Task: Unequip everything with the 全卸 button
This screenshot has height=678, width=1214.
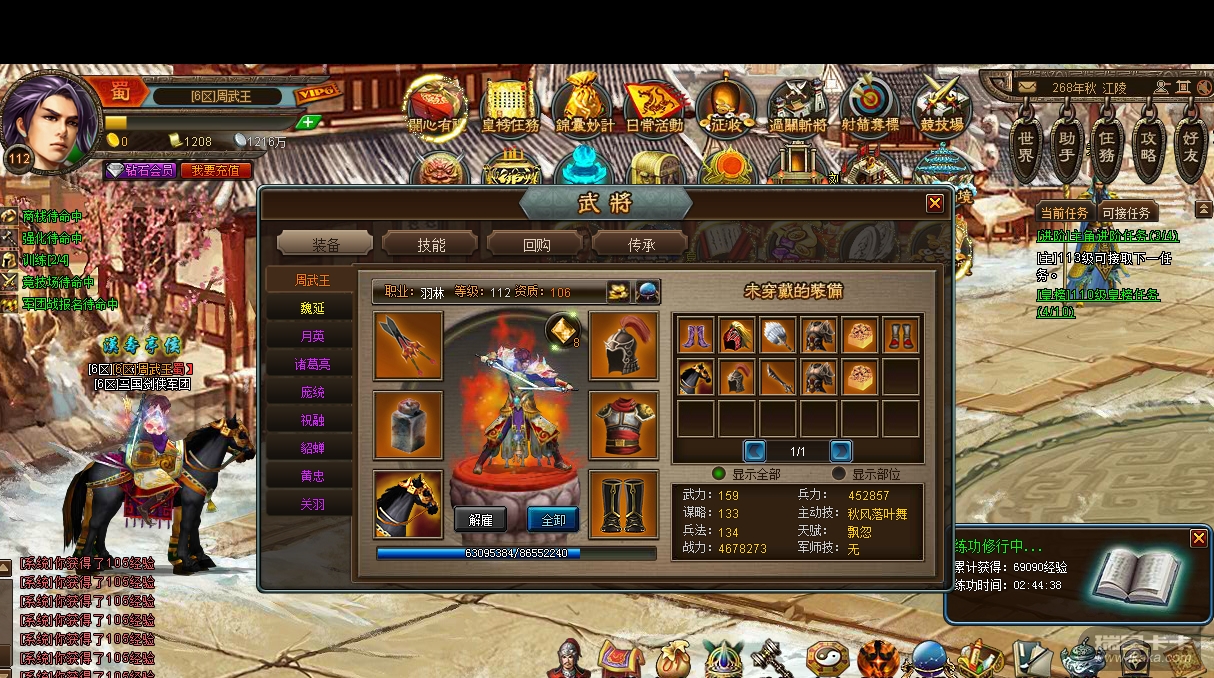Action: tap(553, 519)
